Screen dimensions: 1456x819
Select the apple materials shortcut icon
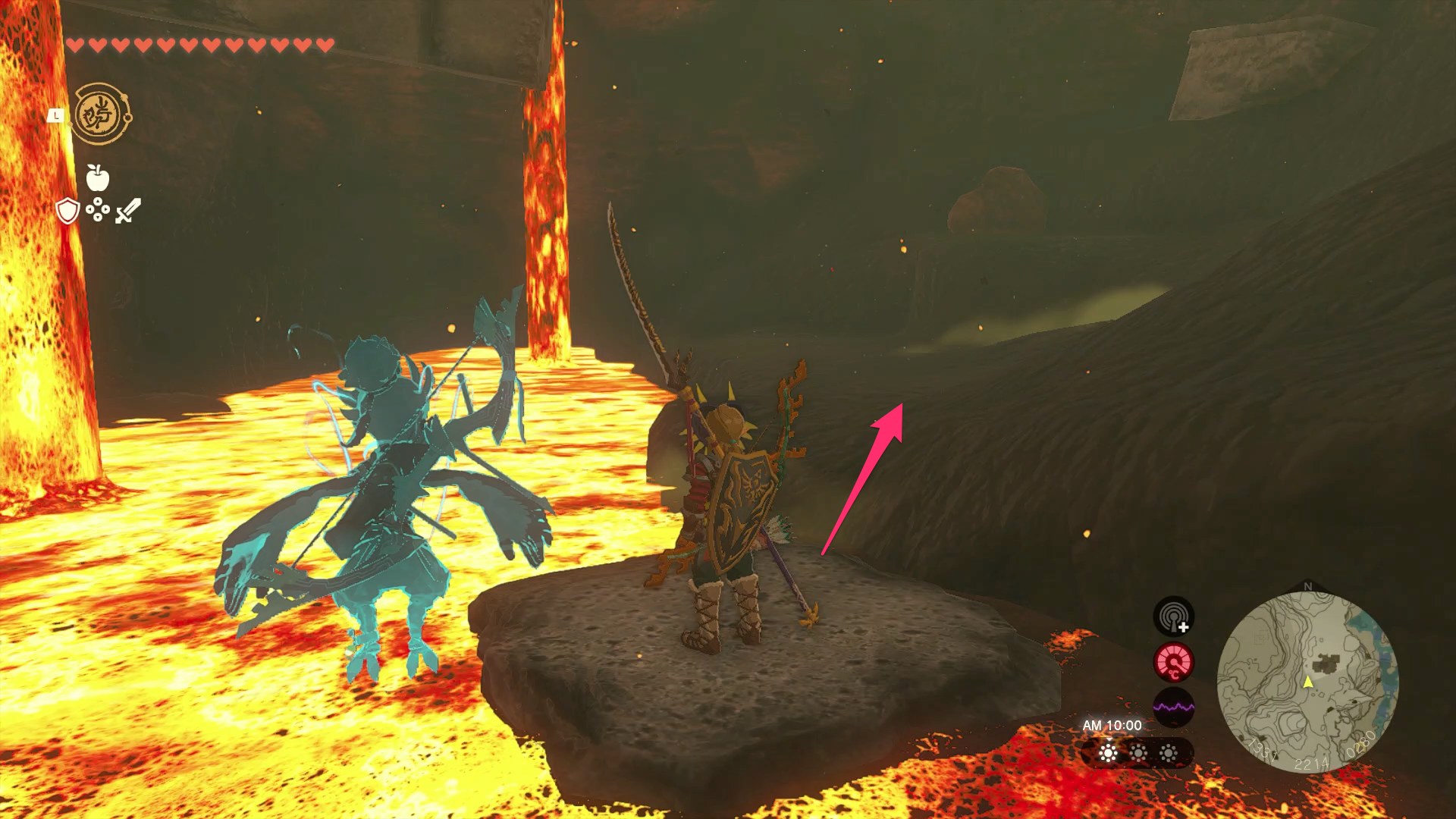pos(98,177)
